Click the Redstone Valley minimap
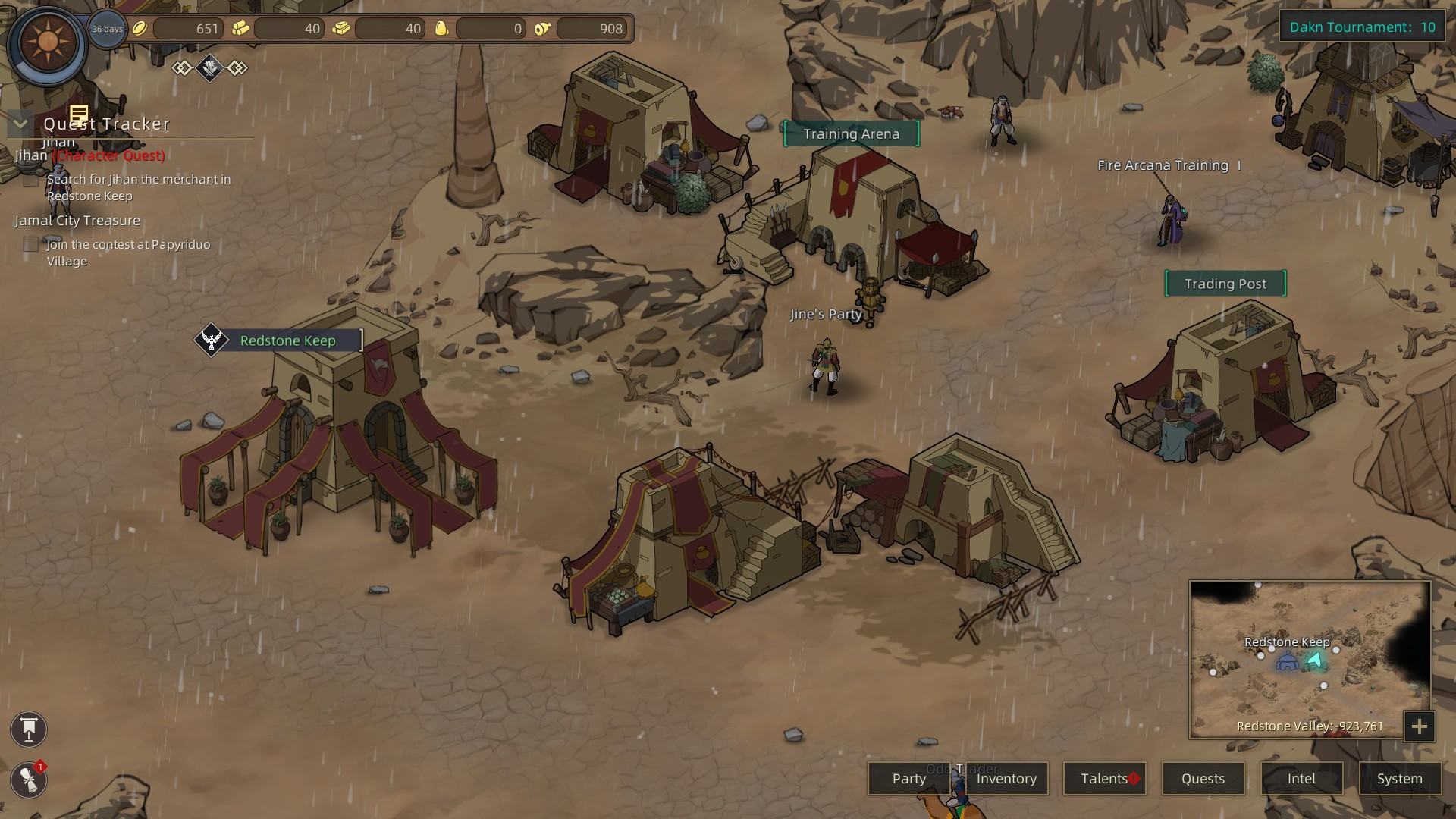This screenshot has height=819, width=1456. 1310,658
